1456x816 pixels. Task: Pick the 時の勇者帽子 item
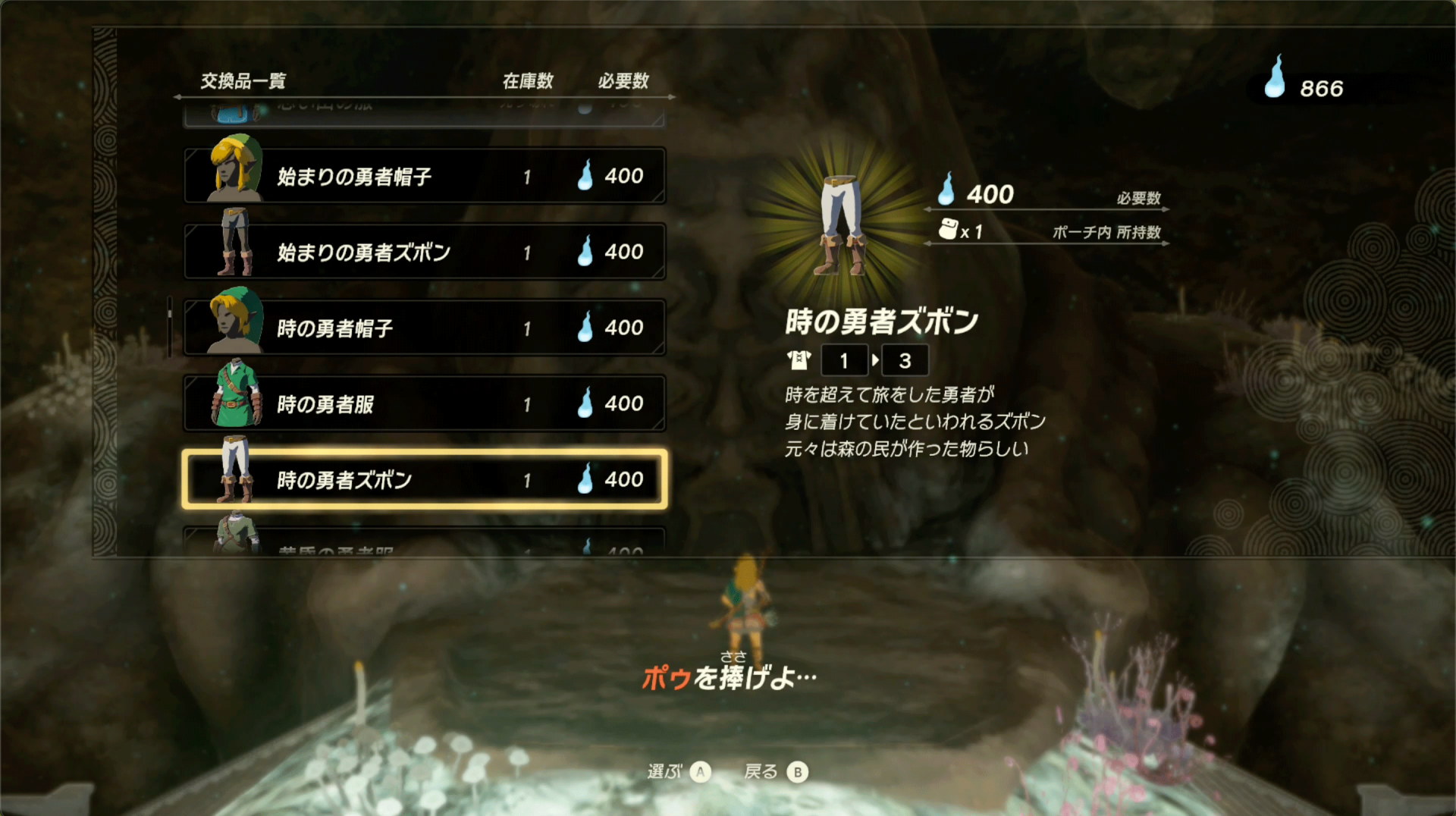coord(425,328)
